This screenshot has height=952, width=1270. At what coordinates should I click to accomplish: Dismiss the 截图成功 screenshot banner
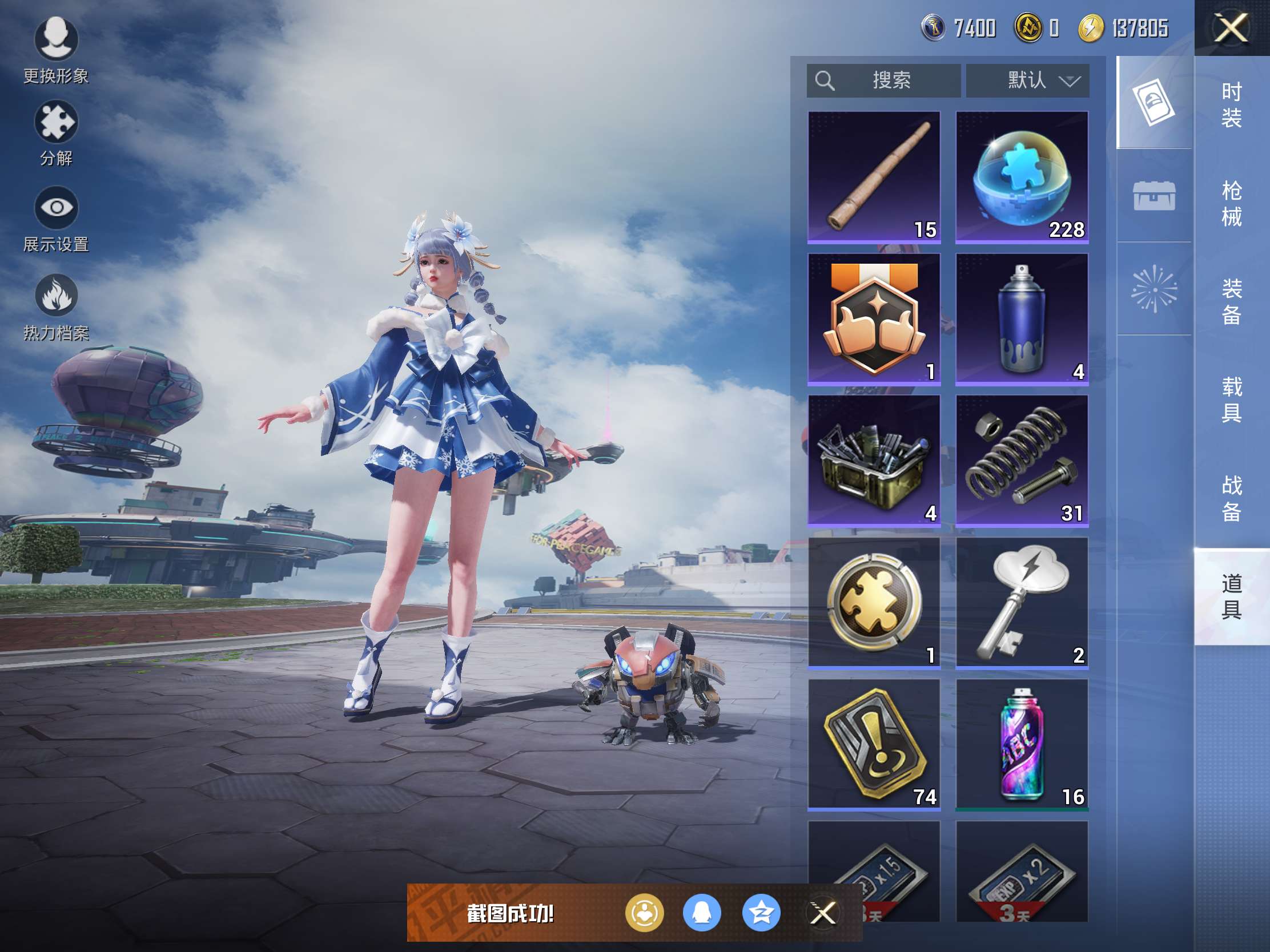(x=822, y=913)
